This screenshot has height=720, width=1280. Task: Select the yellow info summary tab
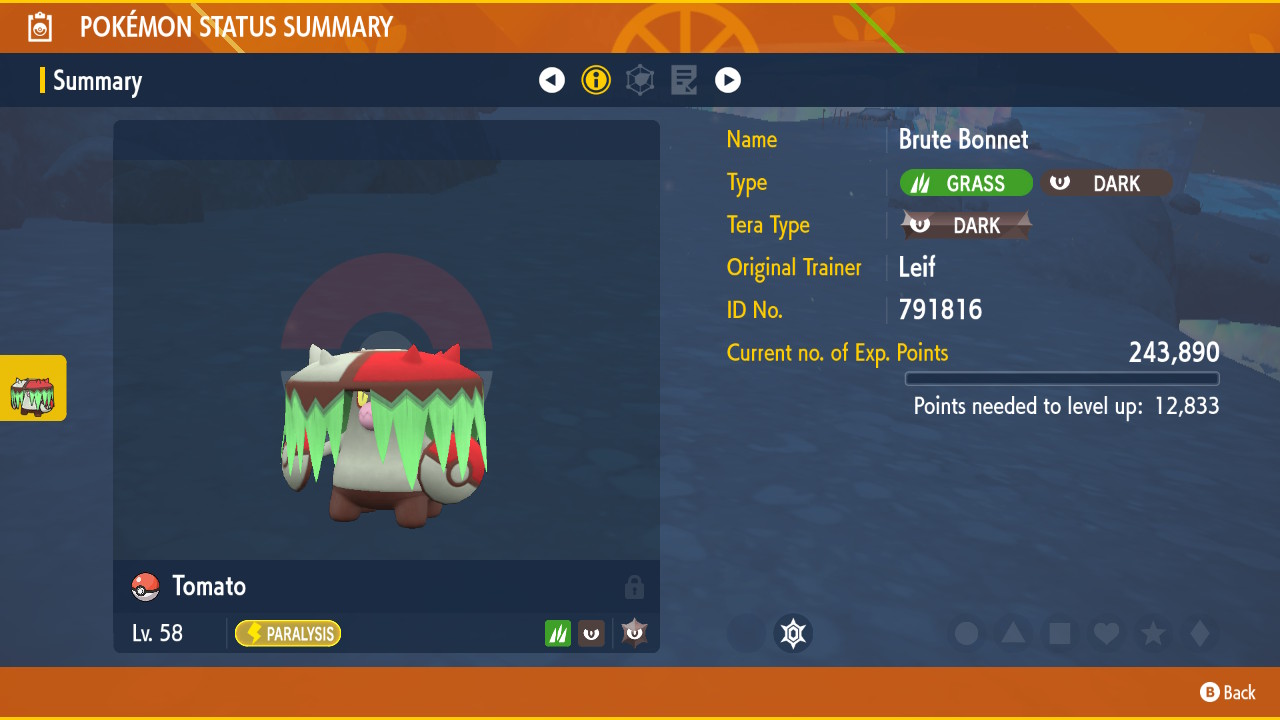596,80
